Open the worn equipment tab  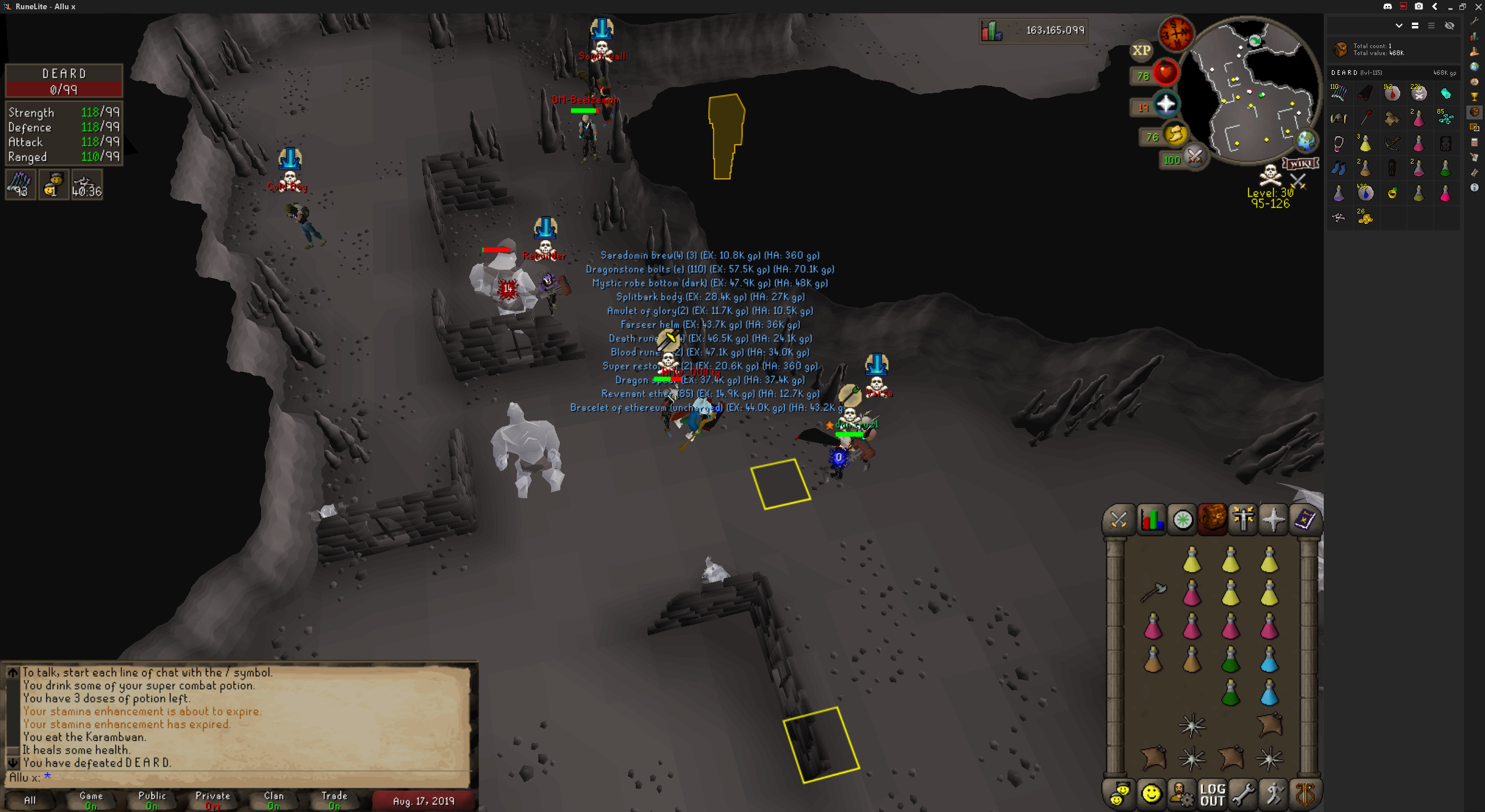(1243, 519)
